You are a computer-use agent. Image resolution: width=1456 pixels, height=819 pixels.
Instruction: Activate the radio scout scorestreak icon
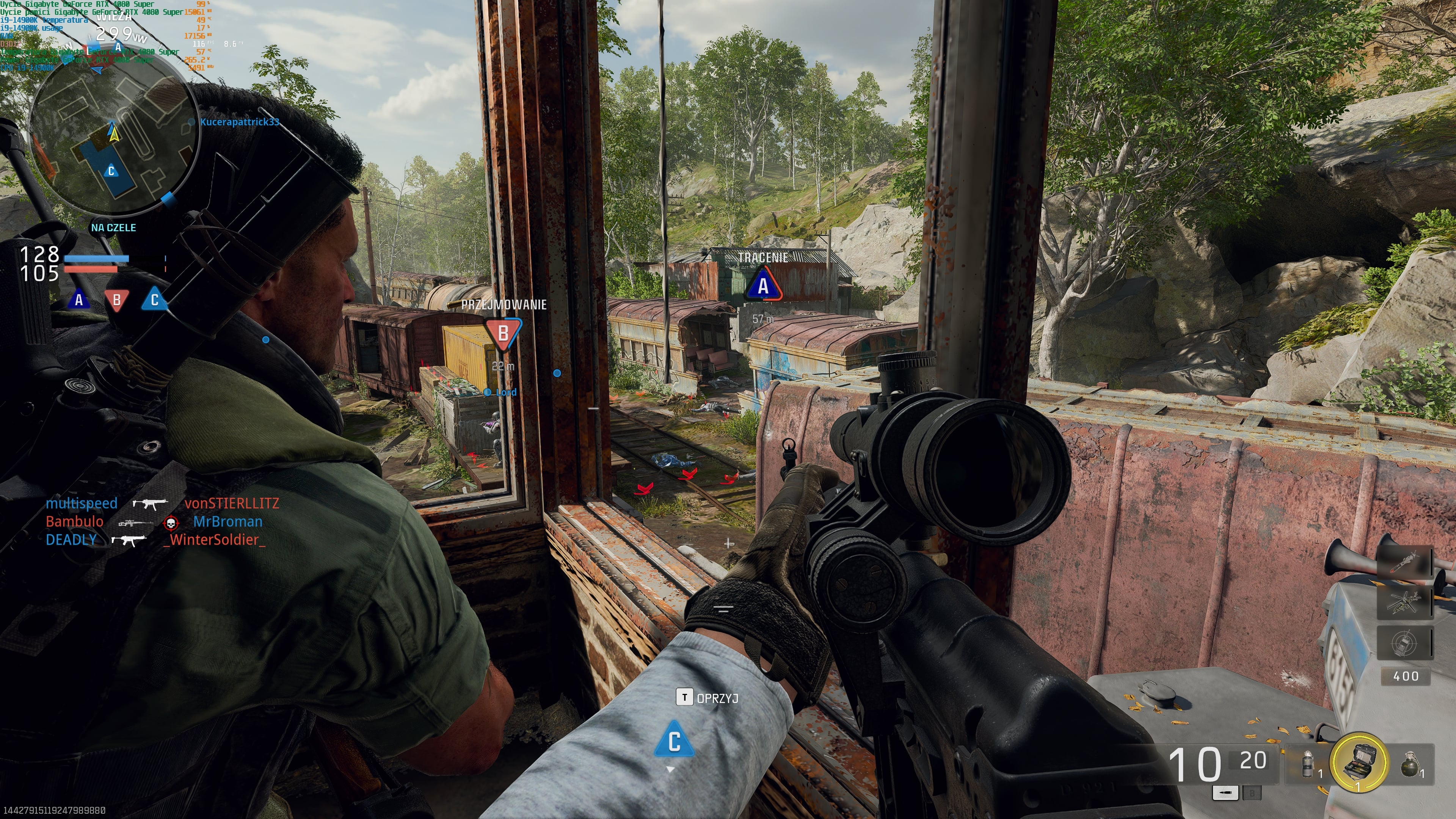pos(1404,643)
